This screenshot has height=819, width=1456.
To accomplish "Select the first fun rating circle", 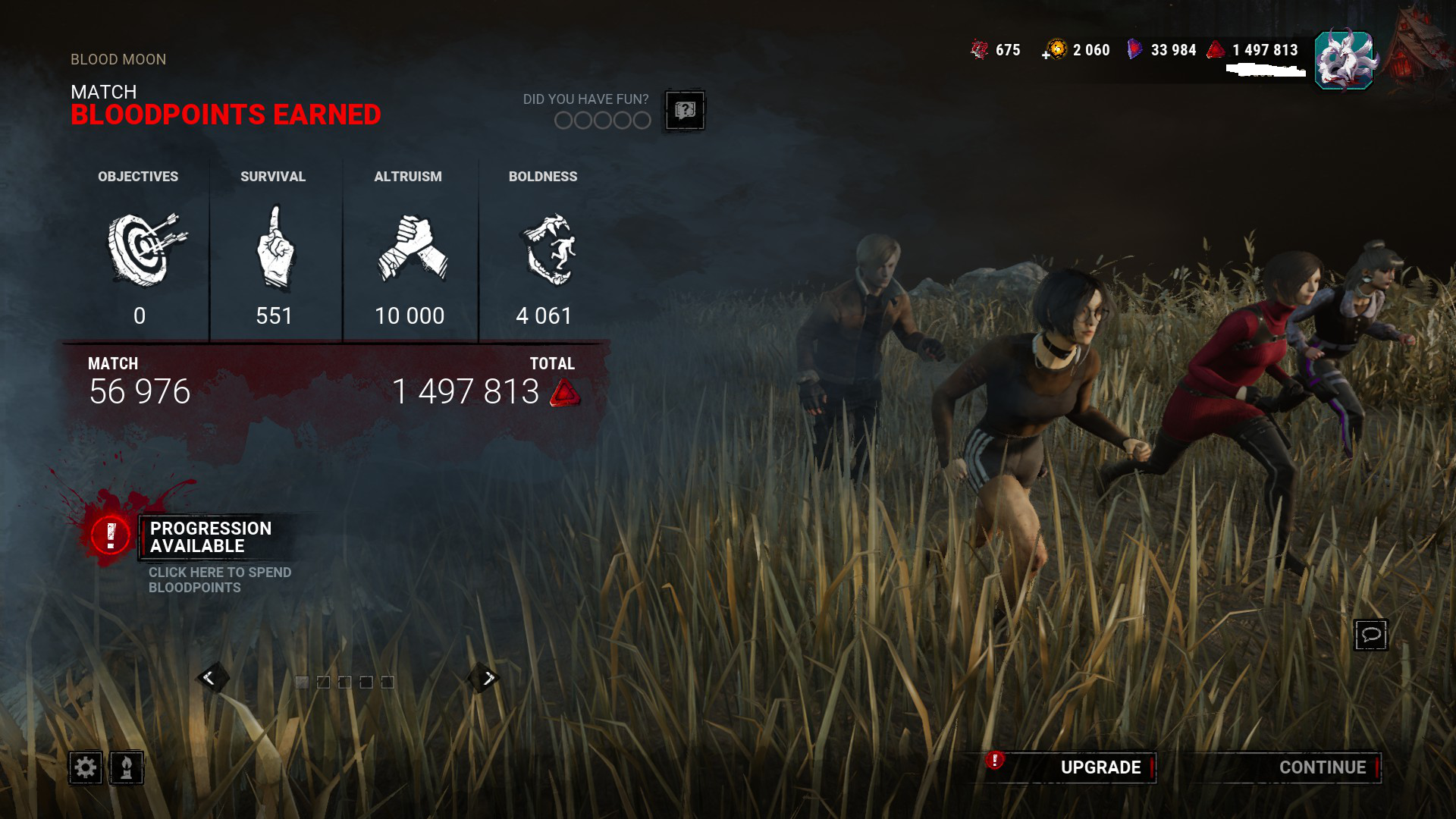I will pyautogui.click(x=564, y=120).
